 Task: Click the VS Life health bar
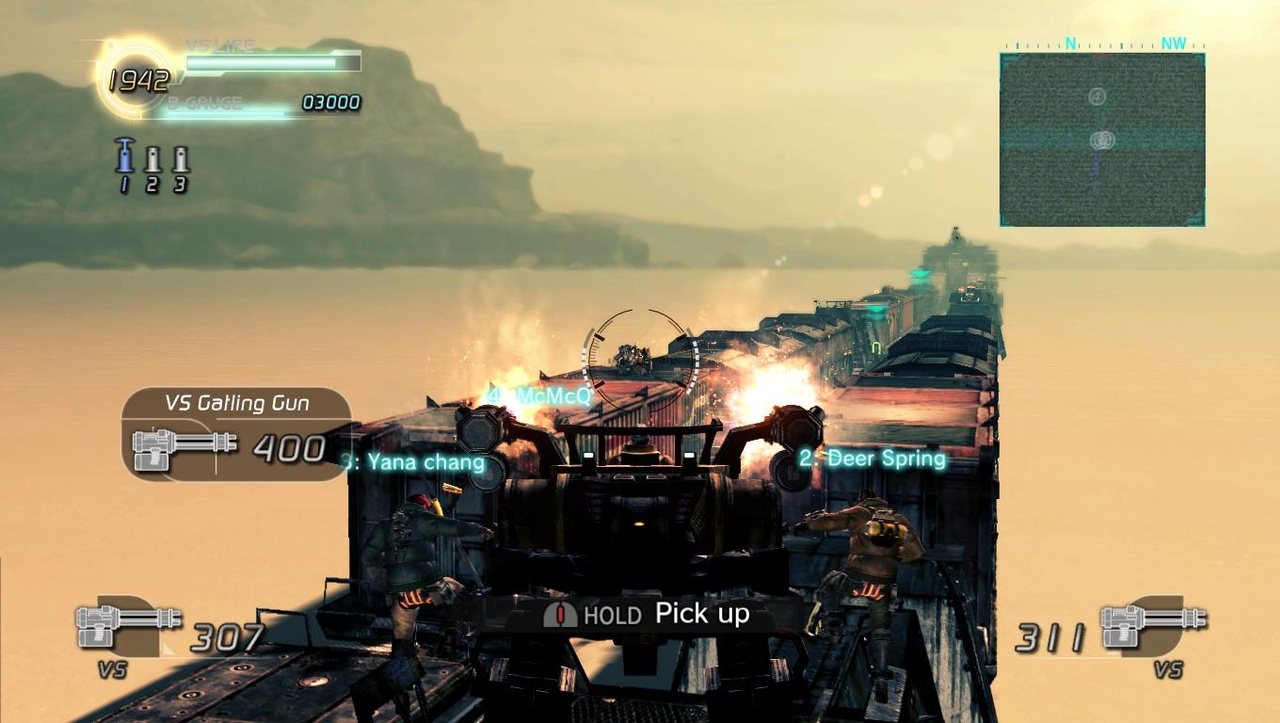pos(268,61)
